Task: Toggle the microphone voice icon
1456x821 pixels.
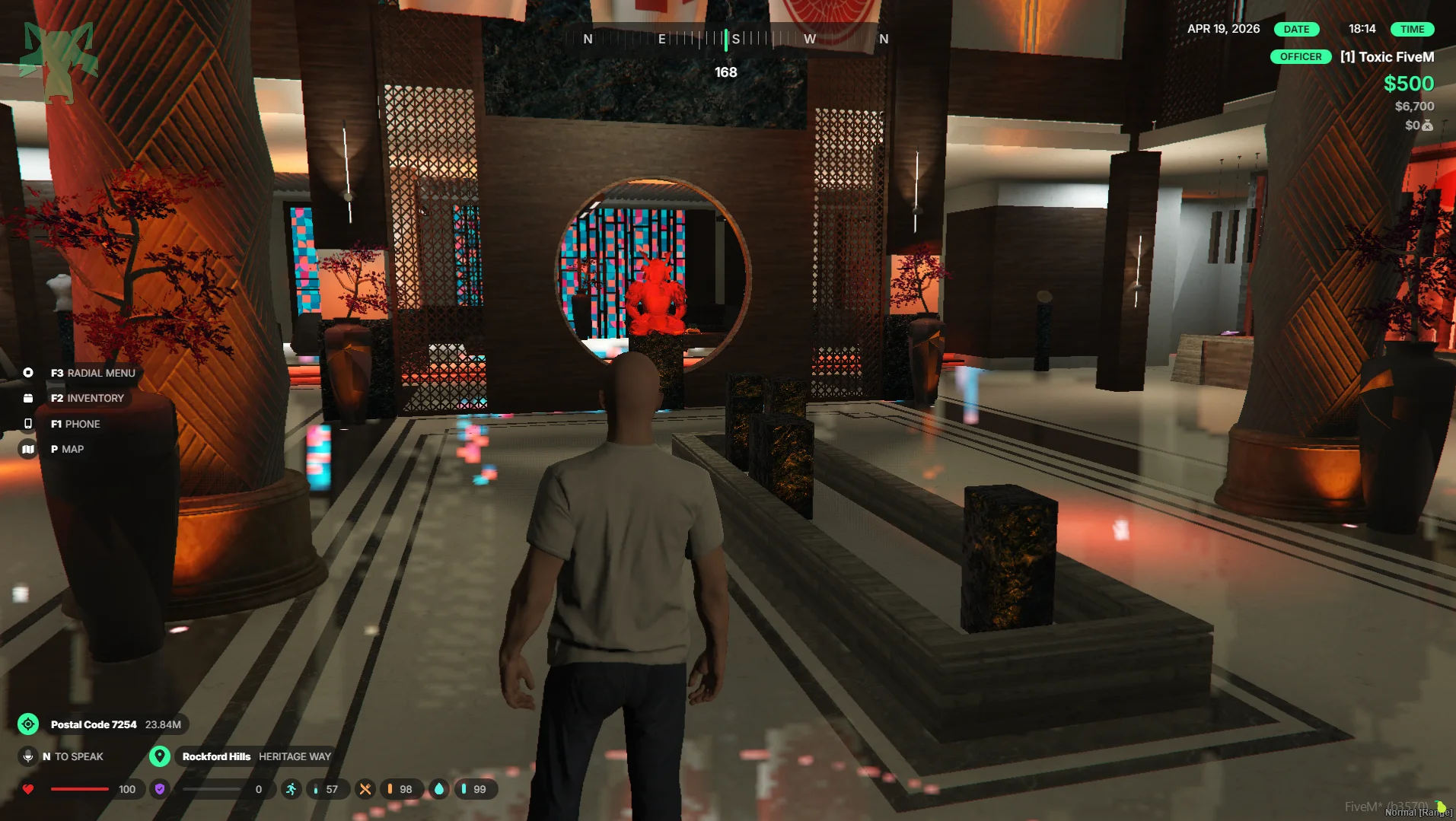Action: pyautogui.click(x=28, y=756)
